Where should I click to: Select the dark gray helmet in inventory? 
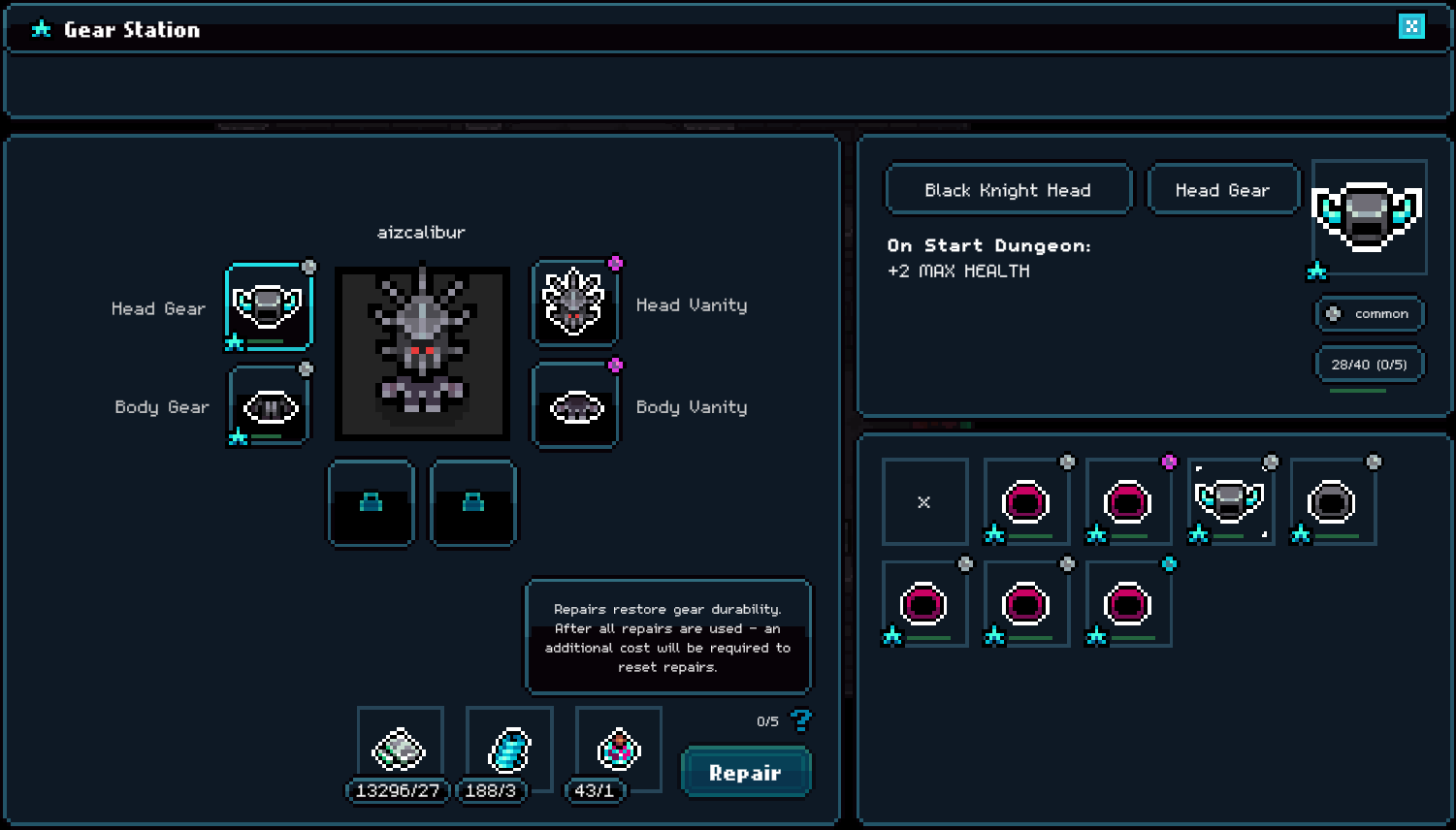[1332, 502]
